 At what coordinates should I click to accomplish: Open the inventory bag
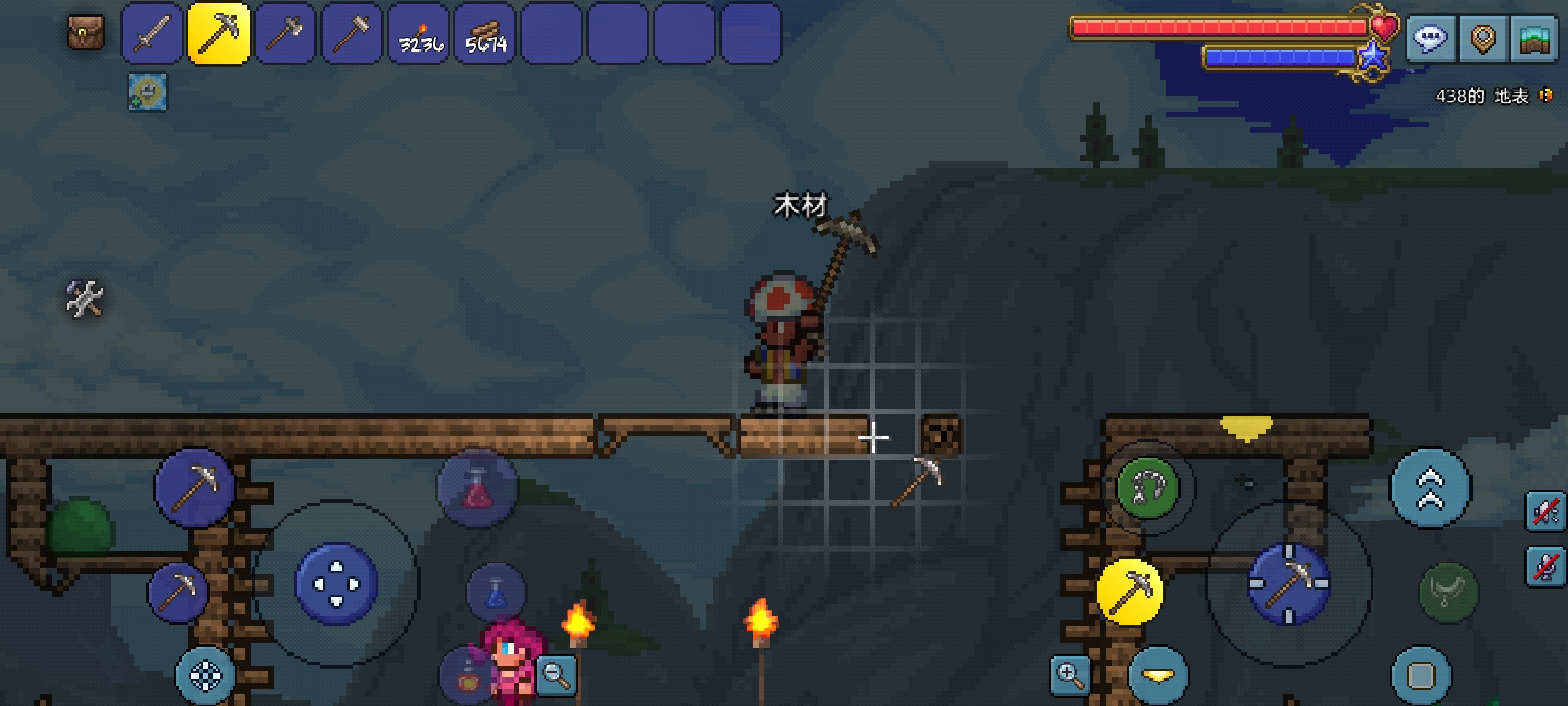86,33
